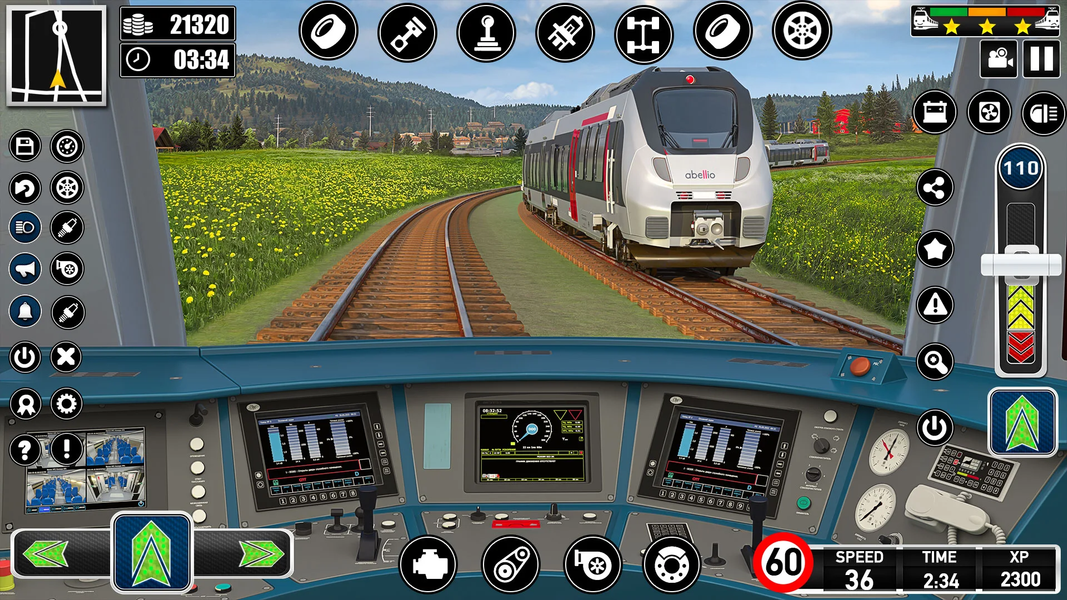This screenshot has height=600, width=1067.
Task: Click the green left arrow button
Action: tap(47, 553)
